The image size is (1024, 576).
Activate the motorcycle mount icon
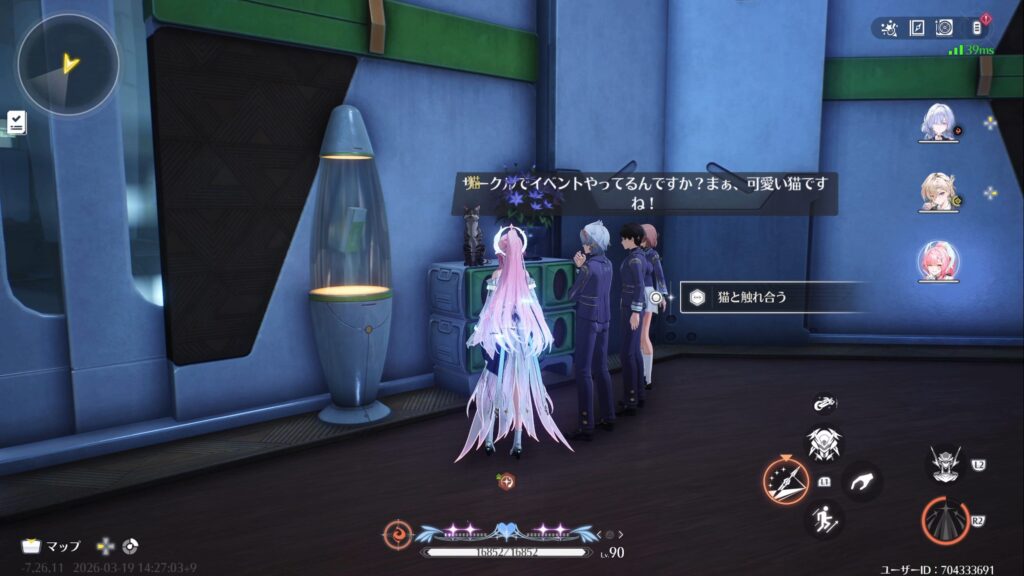(824, 405)
